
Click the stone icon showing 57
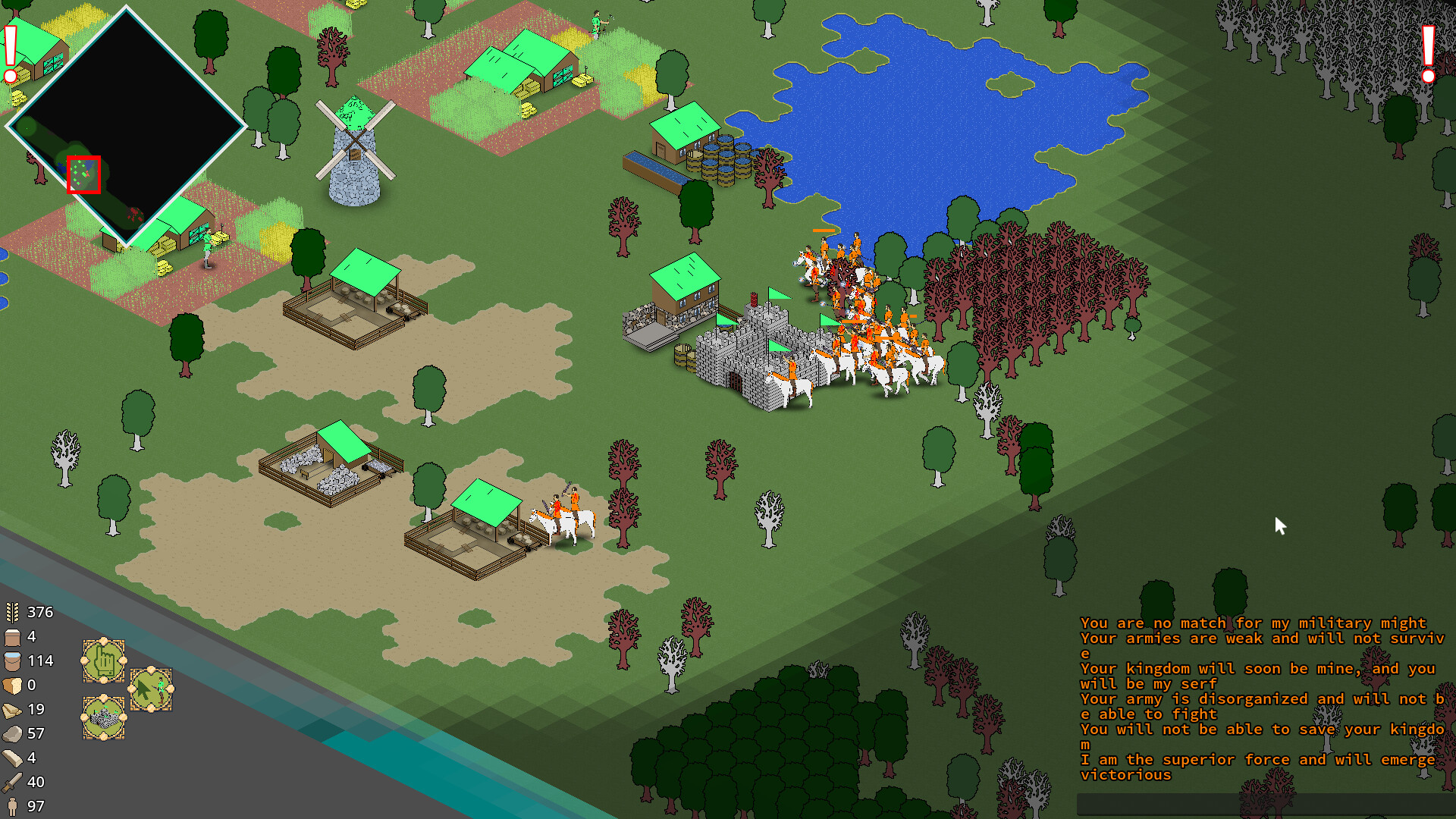pos(11,733)
